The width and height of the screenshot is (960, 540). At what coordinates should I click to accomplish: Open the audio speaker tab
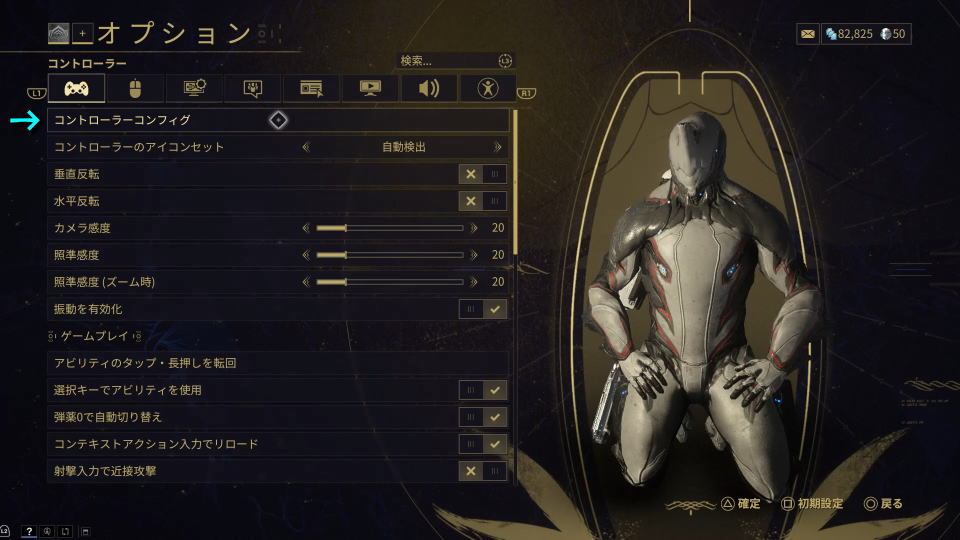pos(429,89)
